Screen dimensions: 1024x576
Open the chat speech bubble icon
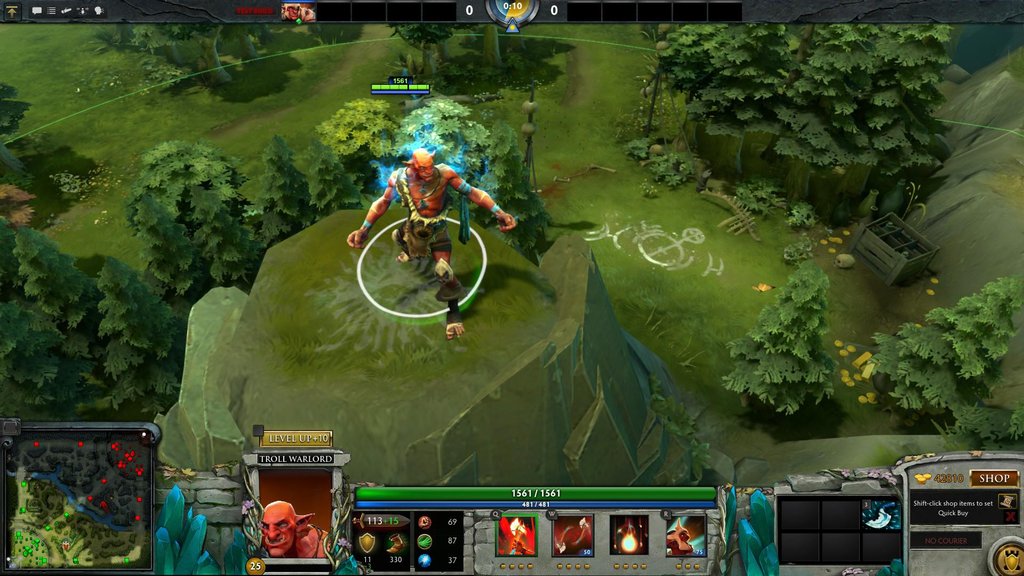(37, 11)
